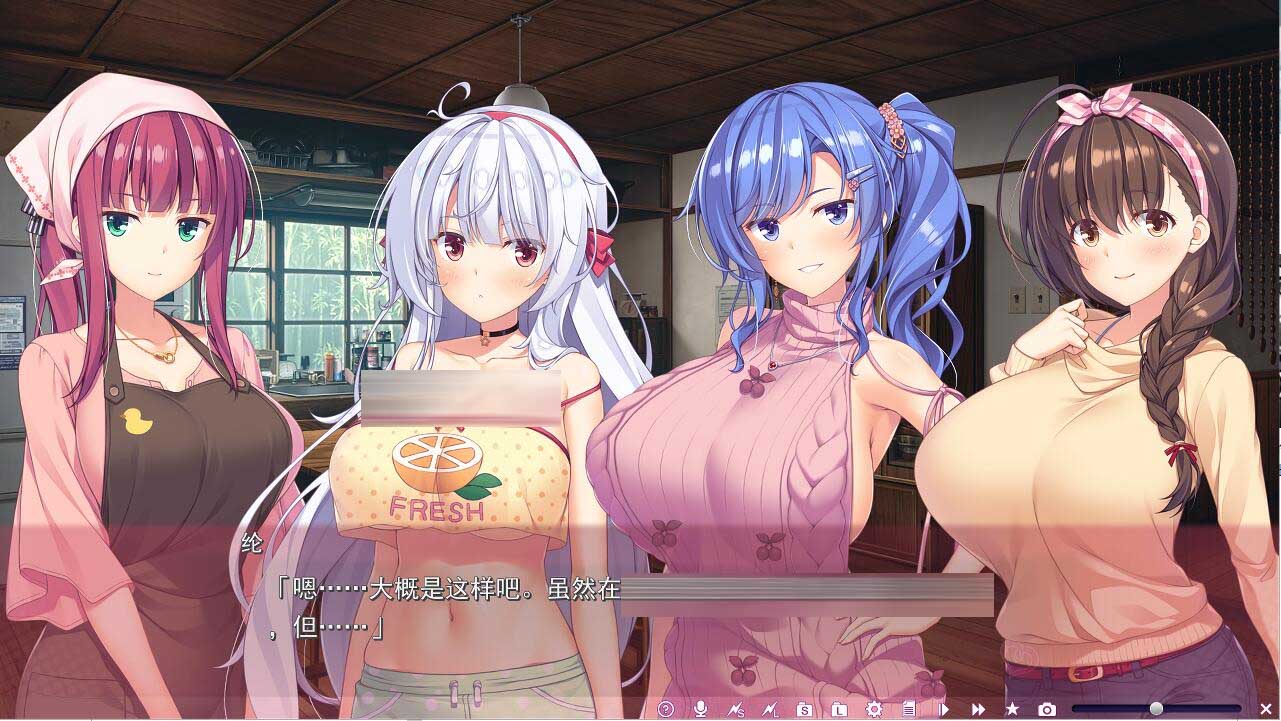Image resolution: width=1281 pixels, height=721 pixels.
Task: Replay the voice line with the microphone icon
Action: [x=700, y=709]
